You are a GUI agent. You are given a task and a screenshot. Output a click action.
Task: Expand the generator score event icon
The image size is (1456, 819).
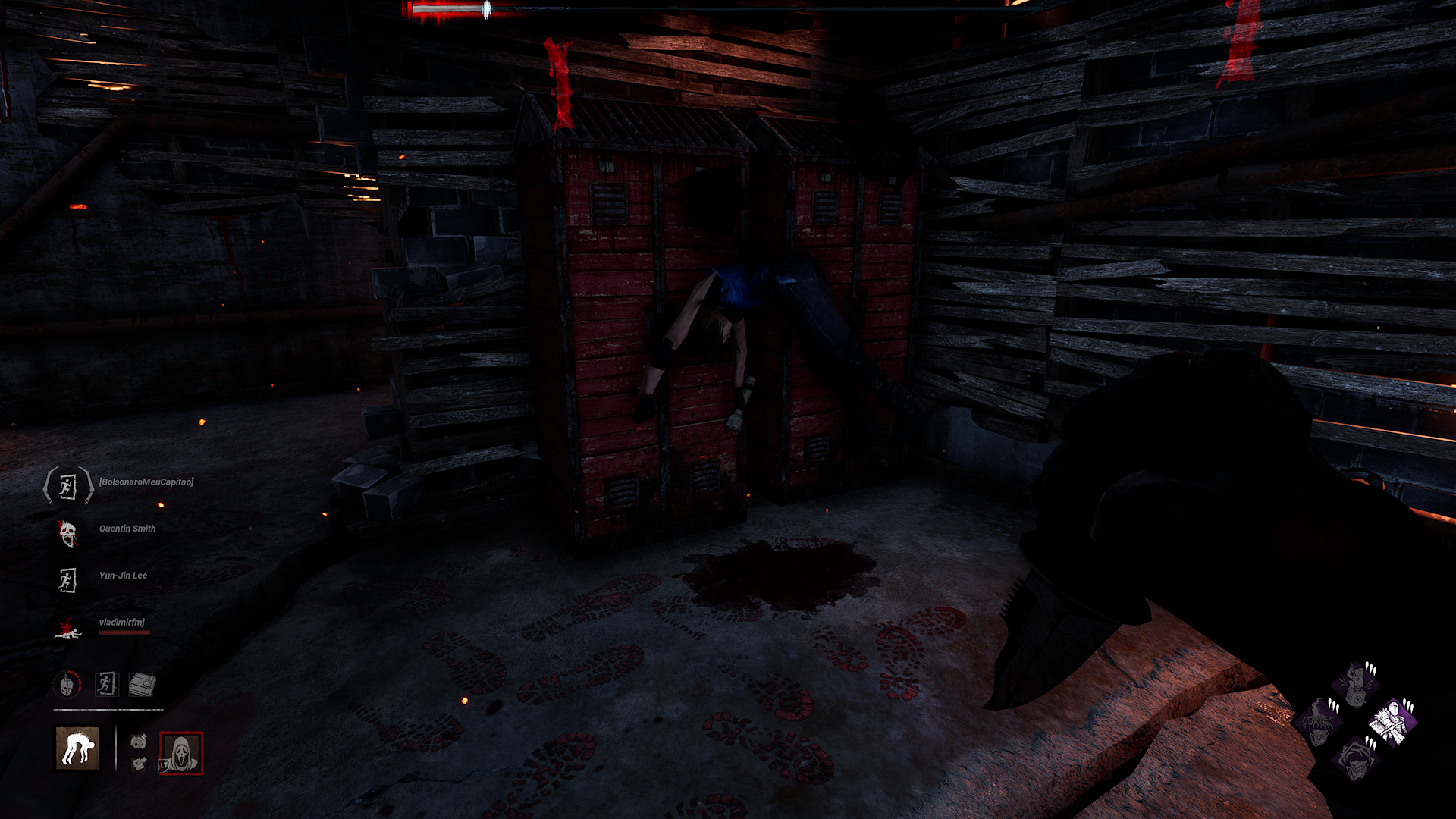click(x=140, y=685)
